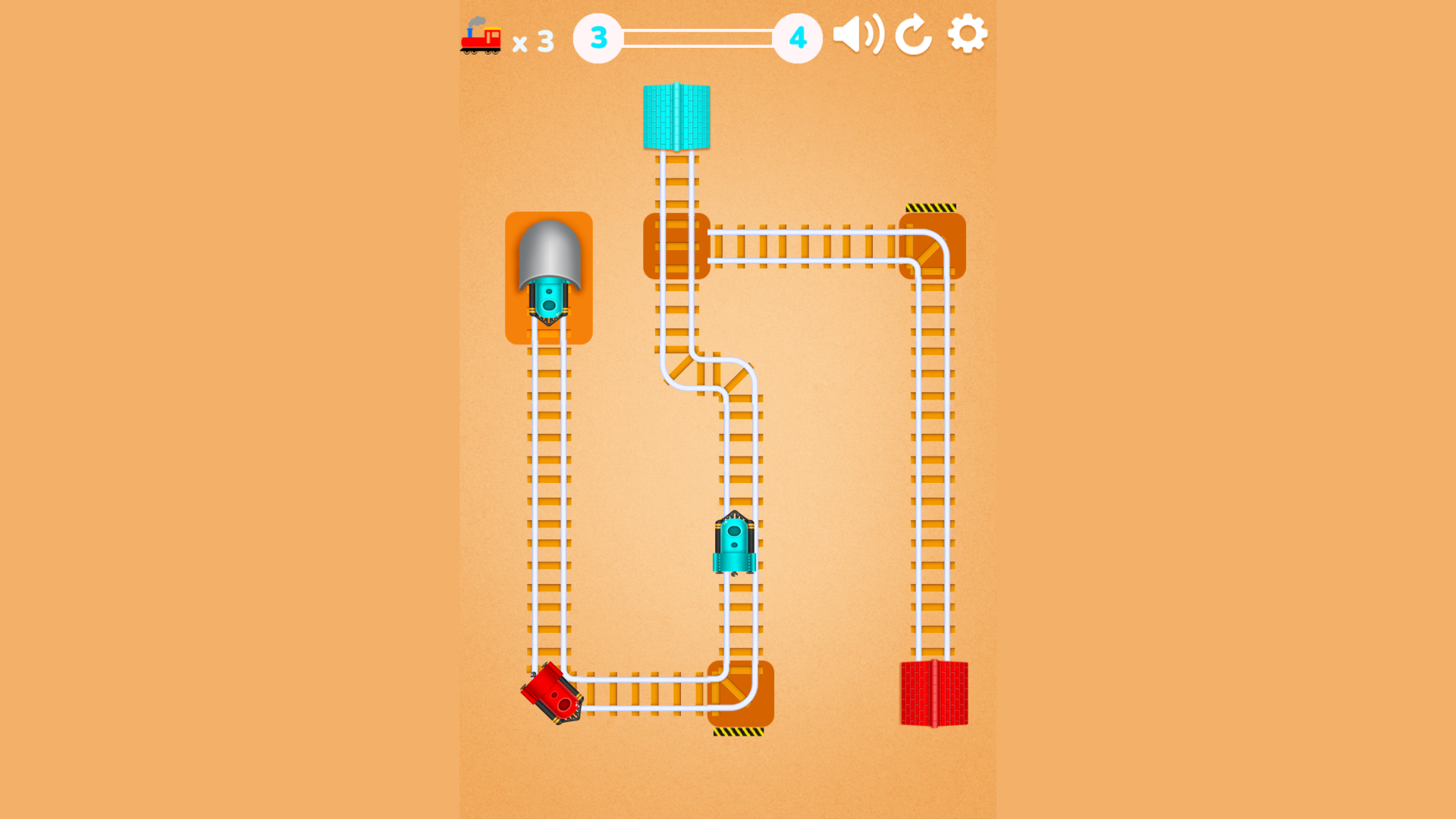Toggle the upper track switch junction
Image resolution: width=1456 pixels, height=819 pixels.
tap(676, 246)
